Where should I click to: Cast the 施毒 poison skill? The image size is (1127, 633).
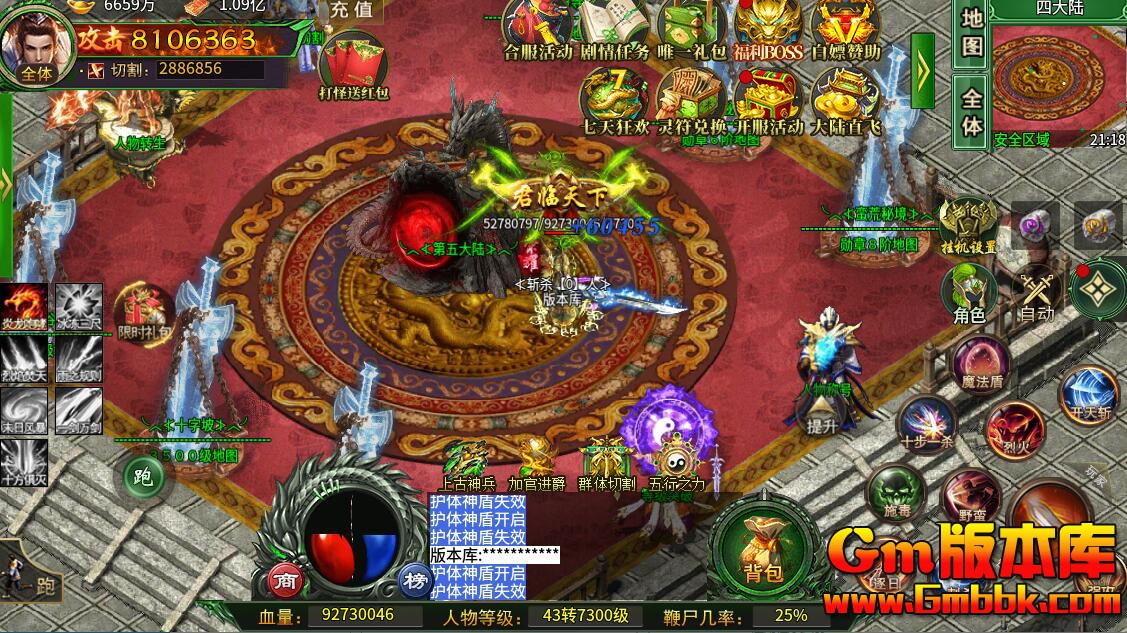(x=895, y=493)
